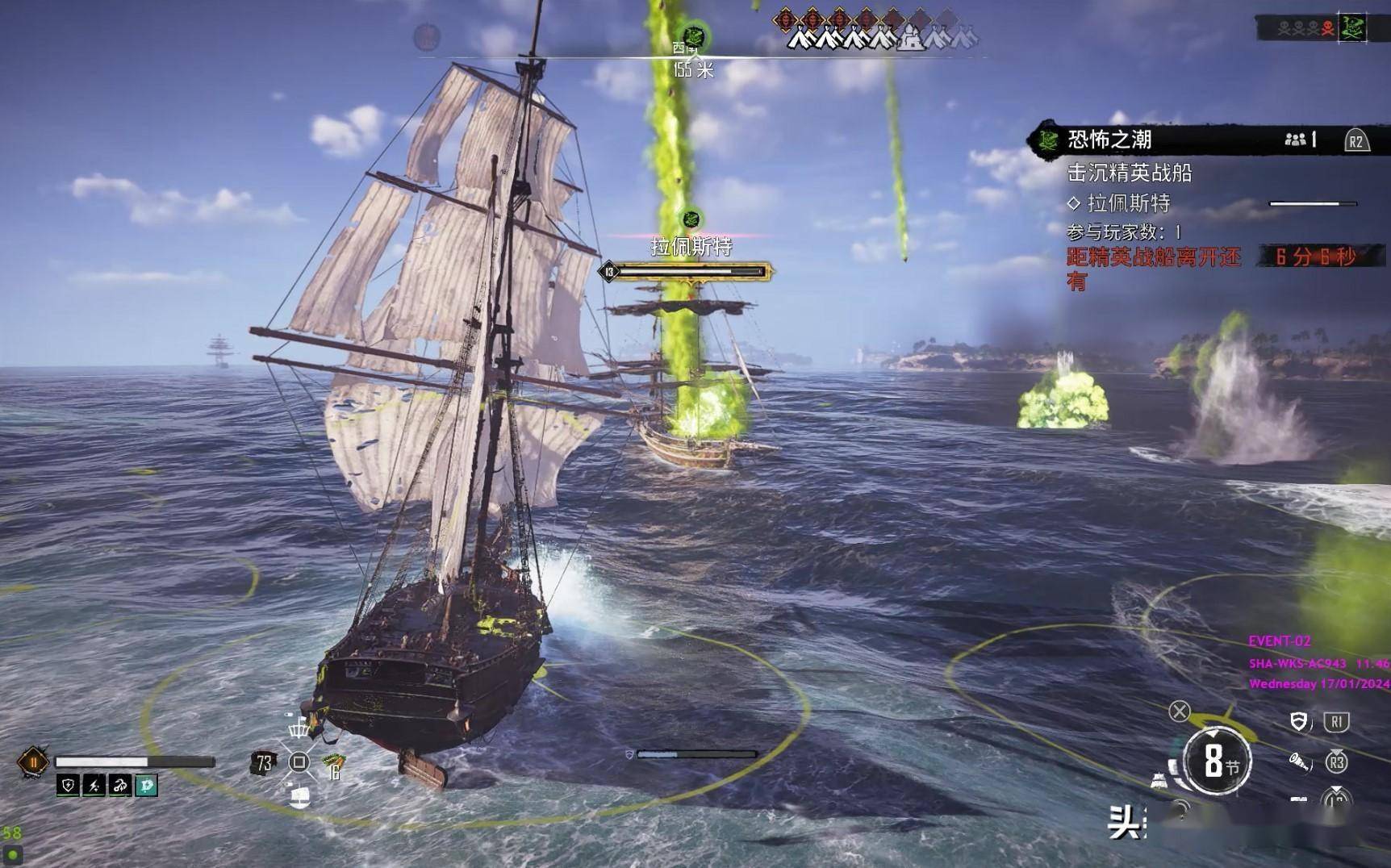
Task: Activate the brace shield ability icon
Action: [x=1298, y=721]
